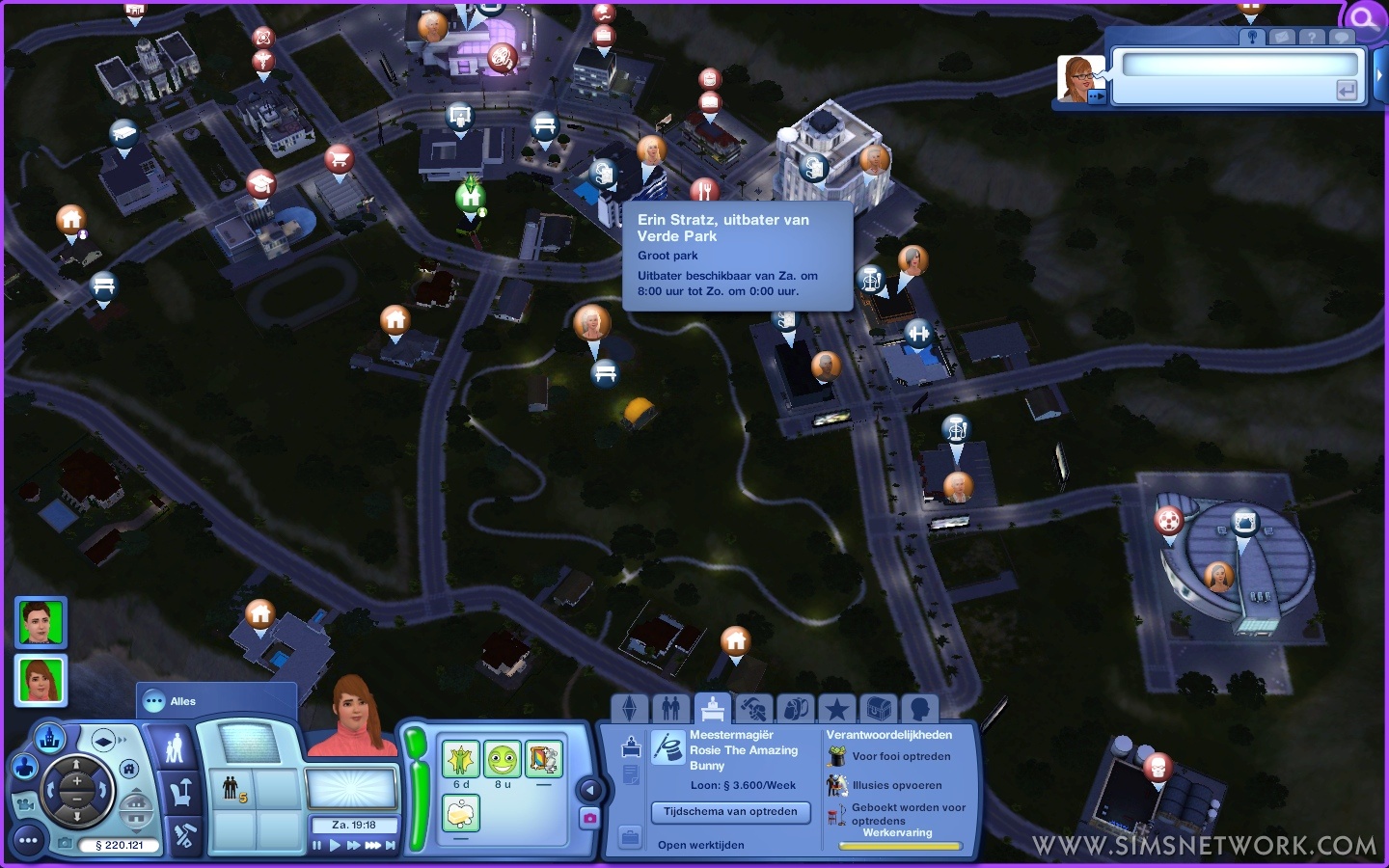
Task: Activate triple-arrow ultra speed
Action: click(x=372, y=846)
